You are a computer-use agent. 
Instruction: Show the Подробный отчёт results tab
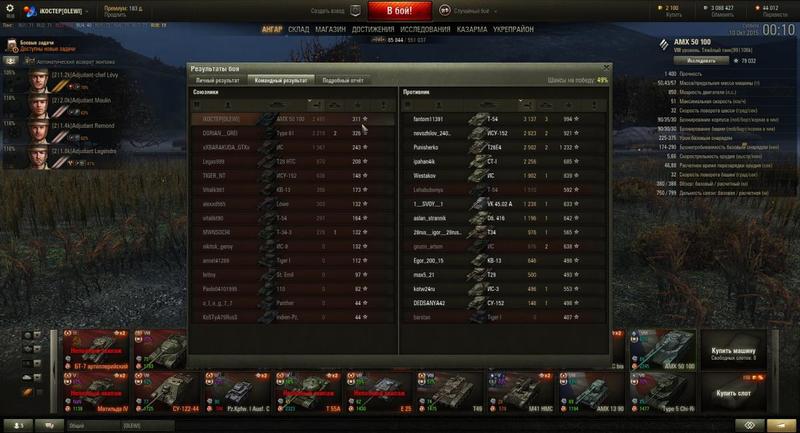pos(343,79)
